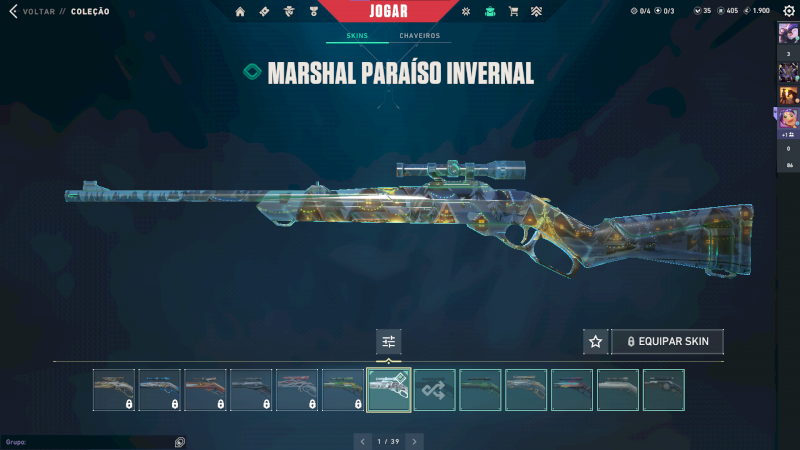Go back with the Voltar arrow

[x=13, y=11]
